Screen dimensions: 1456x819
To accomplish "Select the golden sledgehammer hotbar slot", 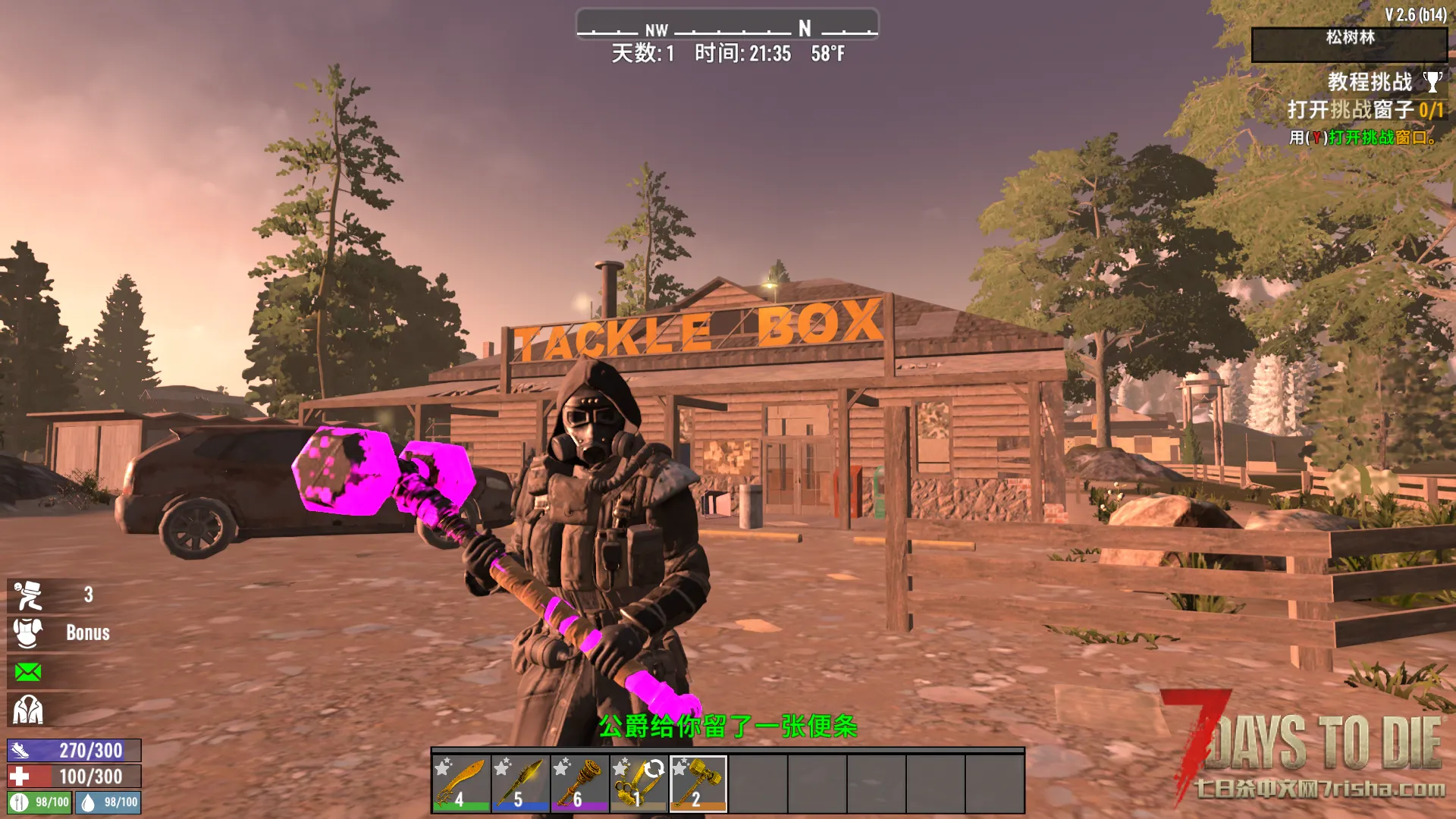I will (x=698, y=783).
